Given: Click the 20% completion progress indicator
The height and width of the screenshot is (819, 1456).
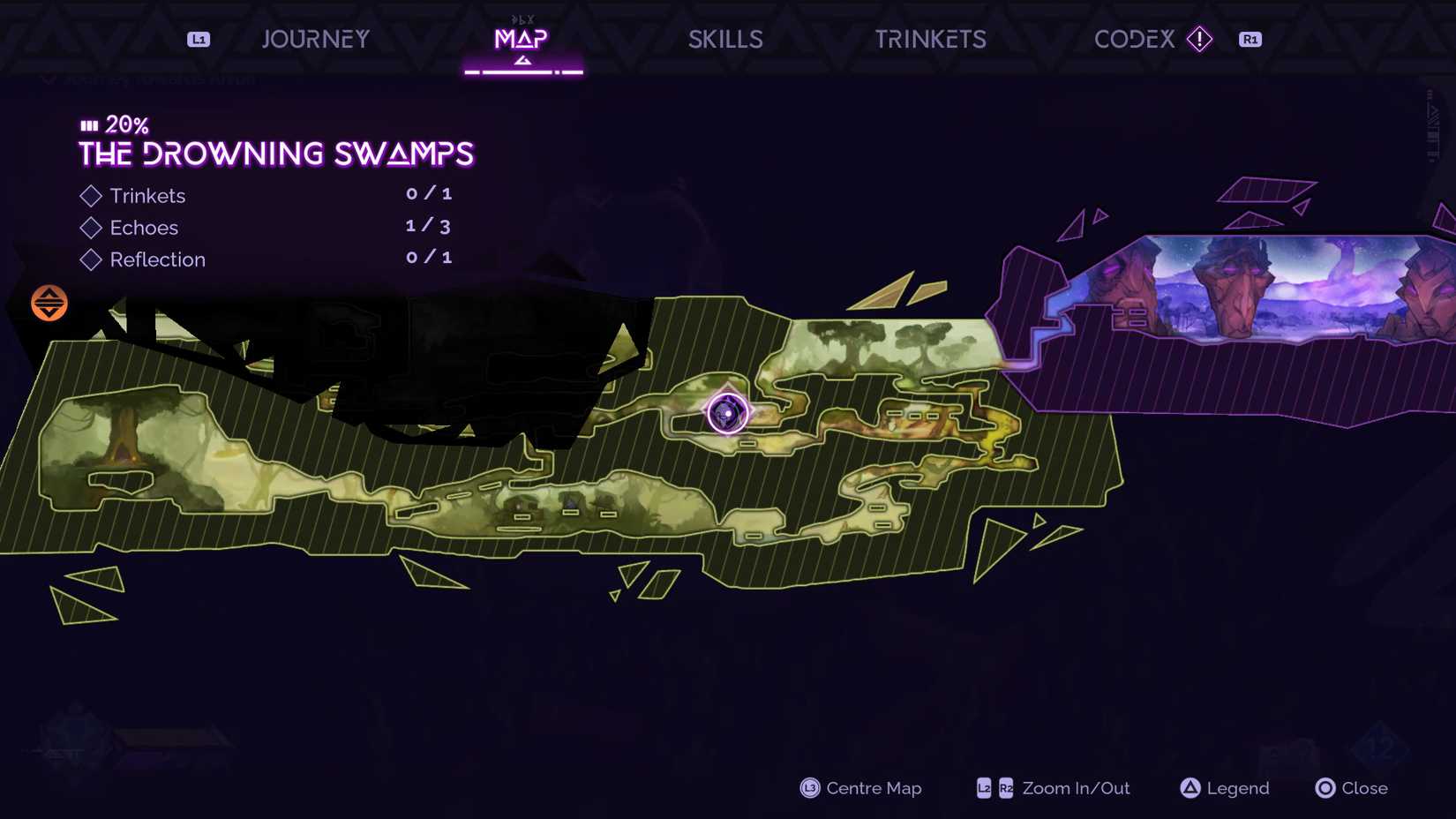Looking at the screenshot, I should tap(113, 124).
